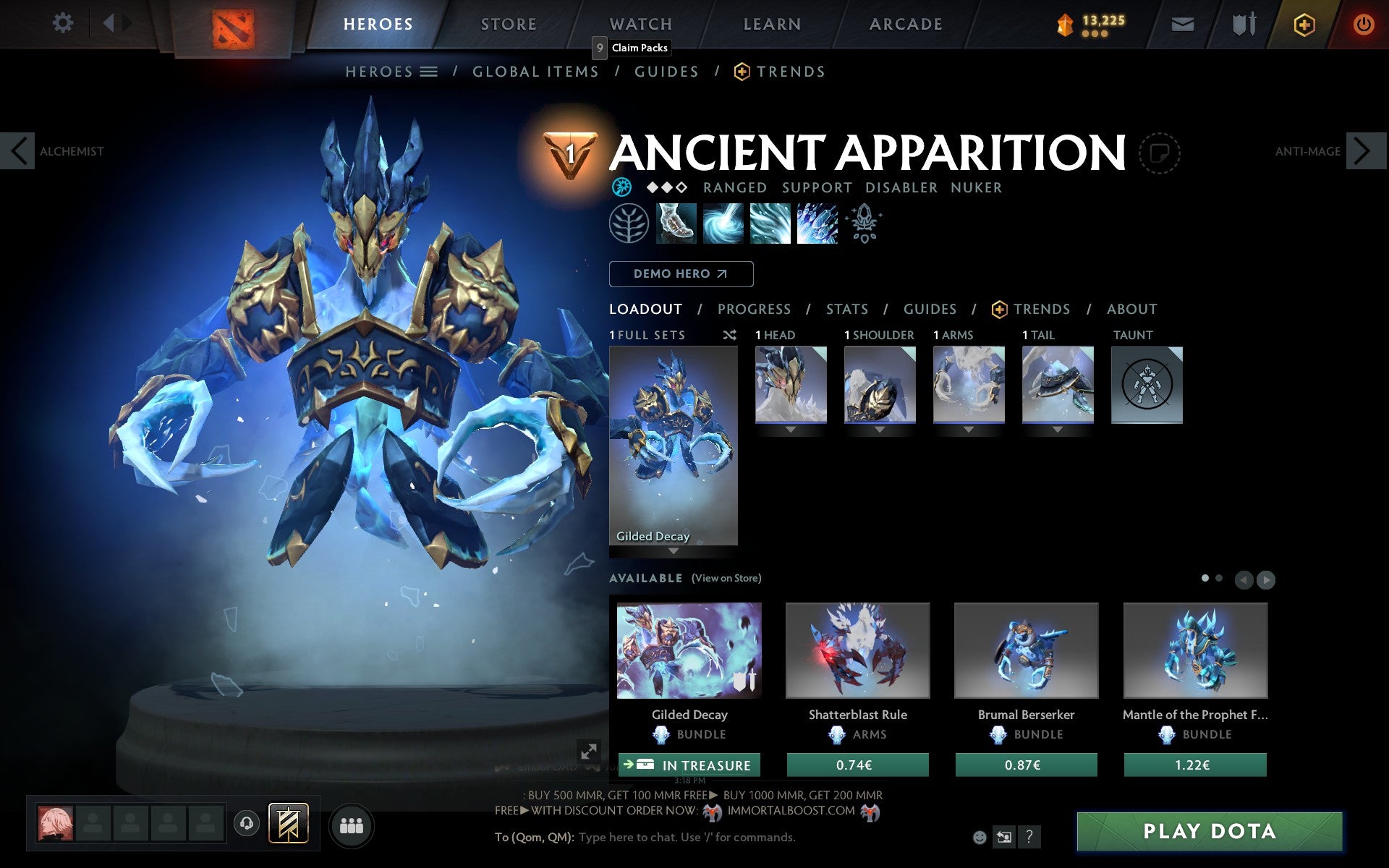This screenshot has height=868, width=1389.
Task: Open View on Store link
Action: pyautogui.click(x=726, y=578)
